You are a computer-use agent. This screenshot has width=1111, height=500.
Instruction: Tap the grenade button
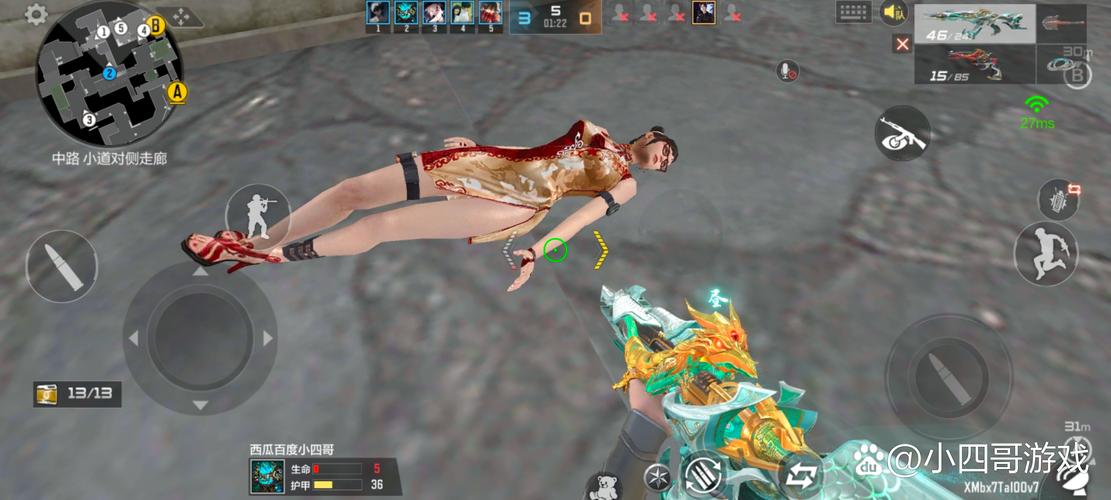1059,199
